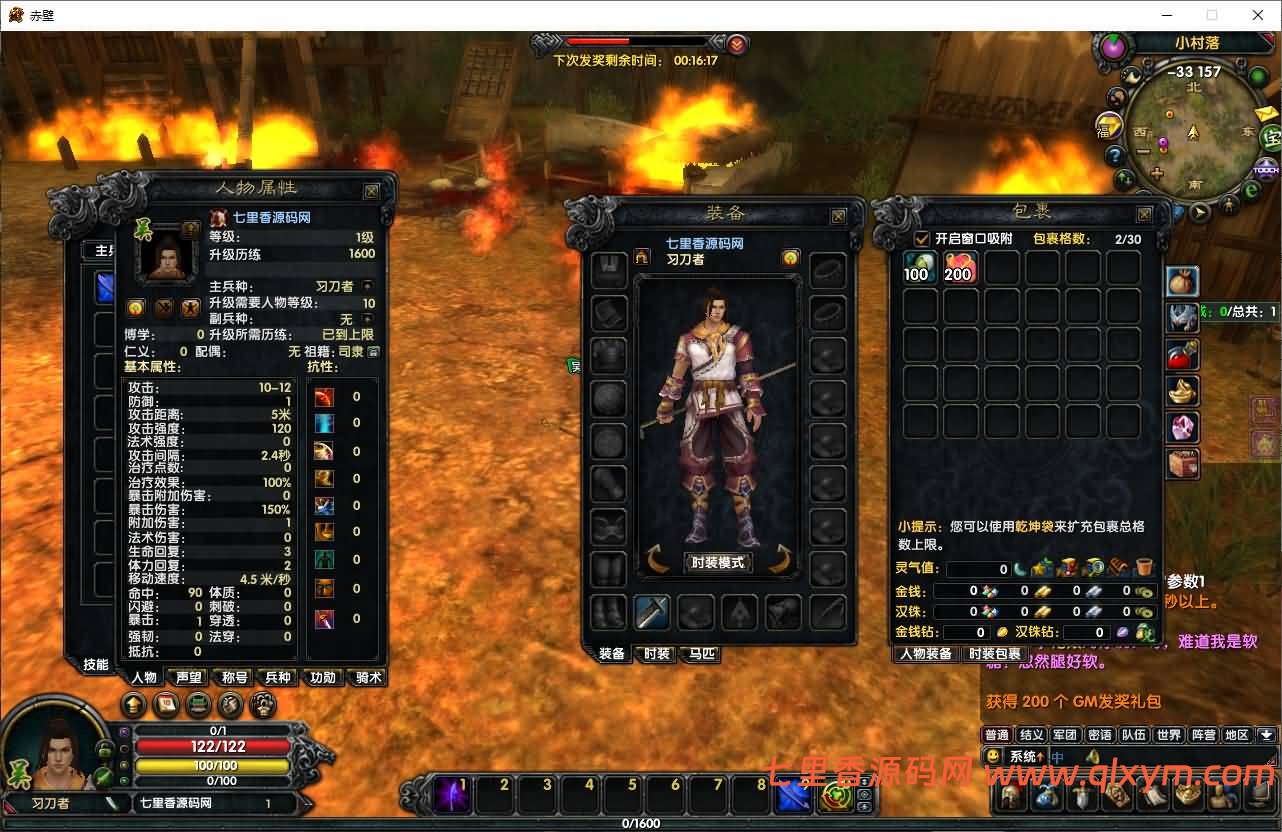The image size is (1282, 832).
Task: Uncheck the 开启窗口吸附 option in the bag panel
Action: (922, 238)
